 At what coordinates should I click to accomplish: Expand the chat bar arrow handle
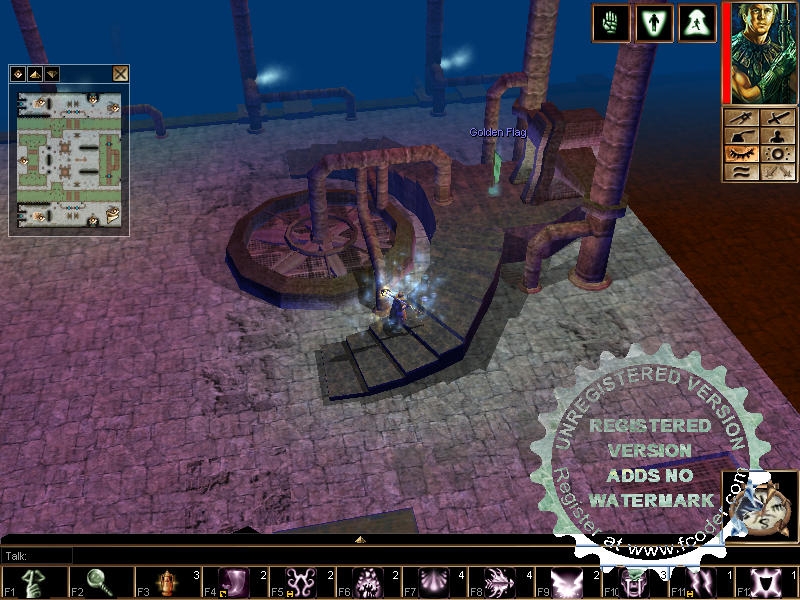pos(359,539)
